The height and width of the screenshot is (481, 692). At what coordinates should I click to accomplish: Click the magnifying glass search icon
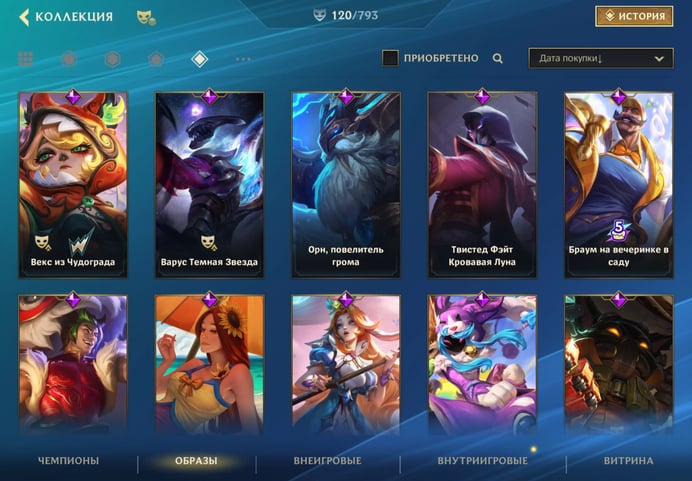click(x=498, y=58)
